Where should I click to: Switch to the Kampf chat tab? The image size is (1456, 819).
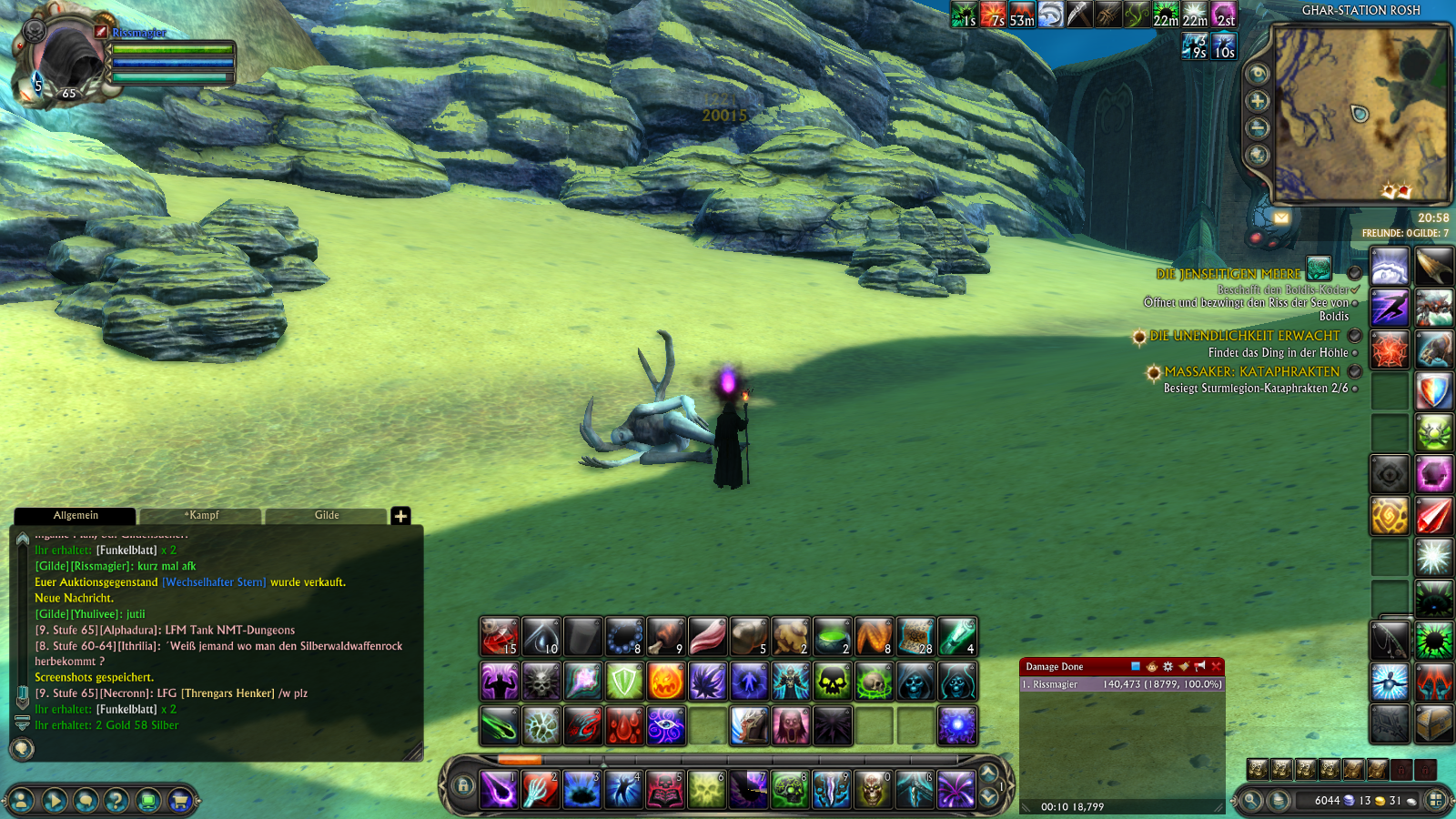[x=202, y=515]
